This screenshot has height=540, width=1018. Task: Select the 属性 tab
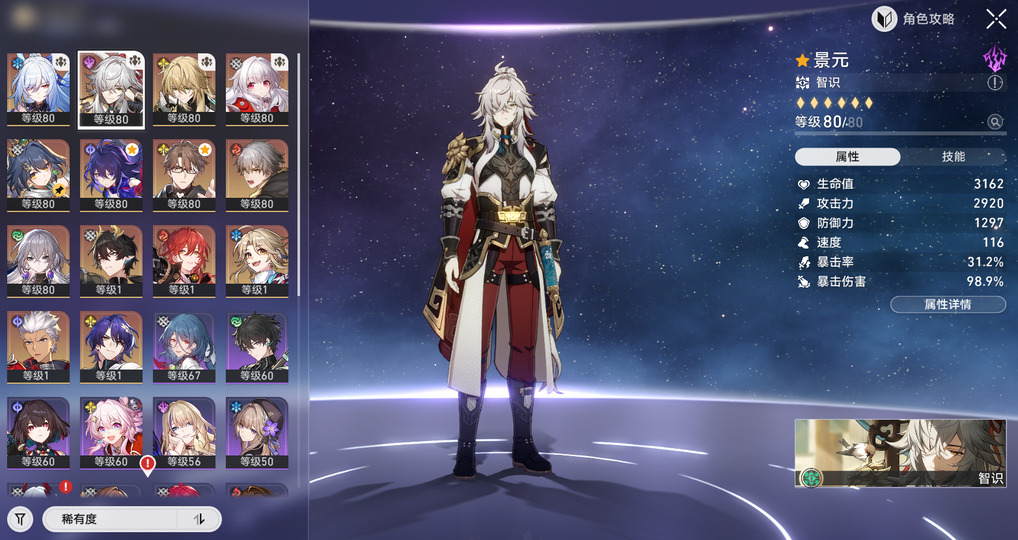pyautogui.click(x=847, y=157)
